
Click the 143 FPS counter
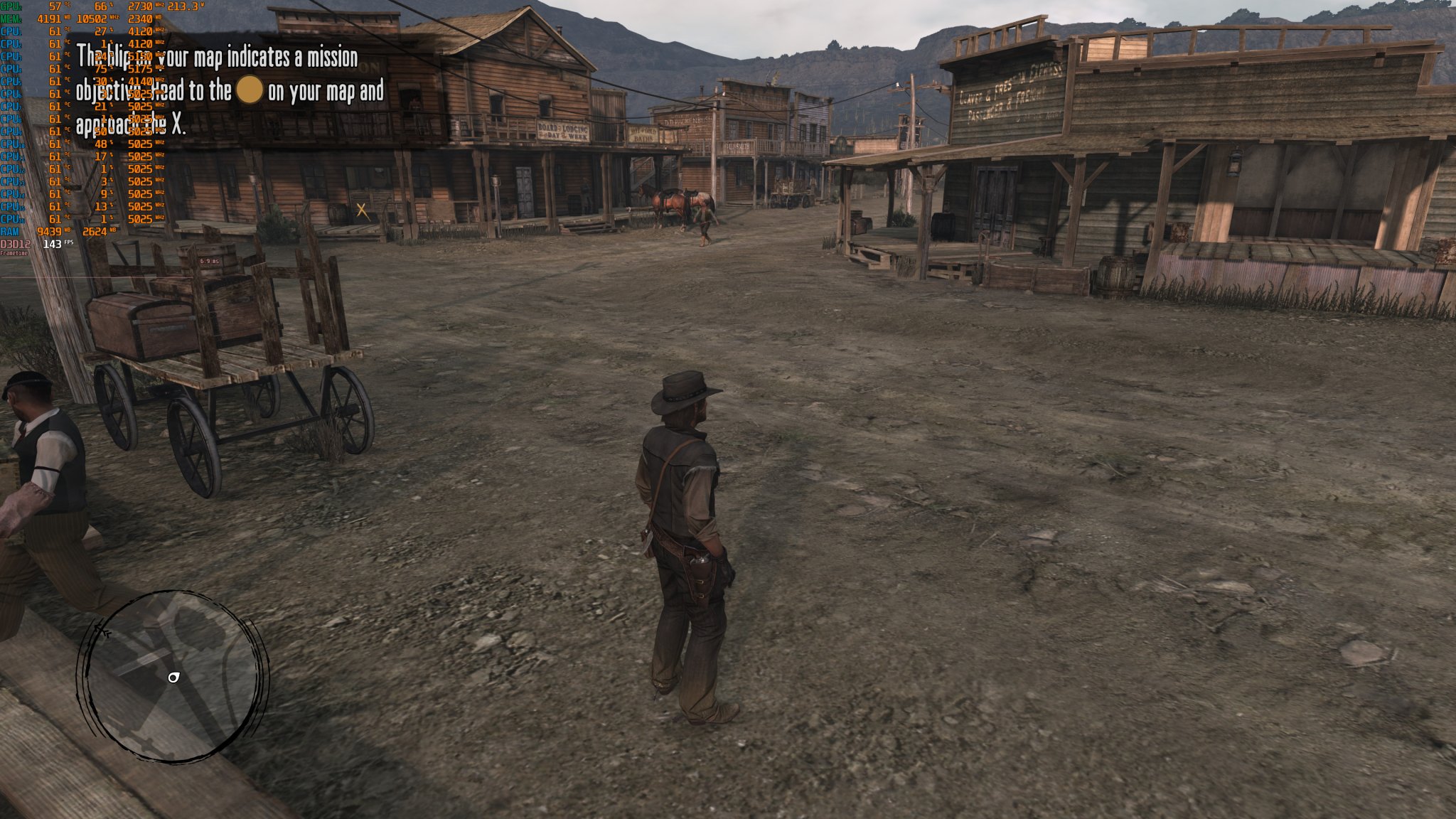coord(53,244)
